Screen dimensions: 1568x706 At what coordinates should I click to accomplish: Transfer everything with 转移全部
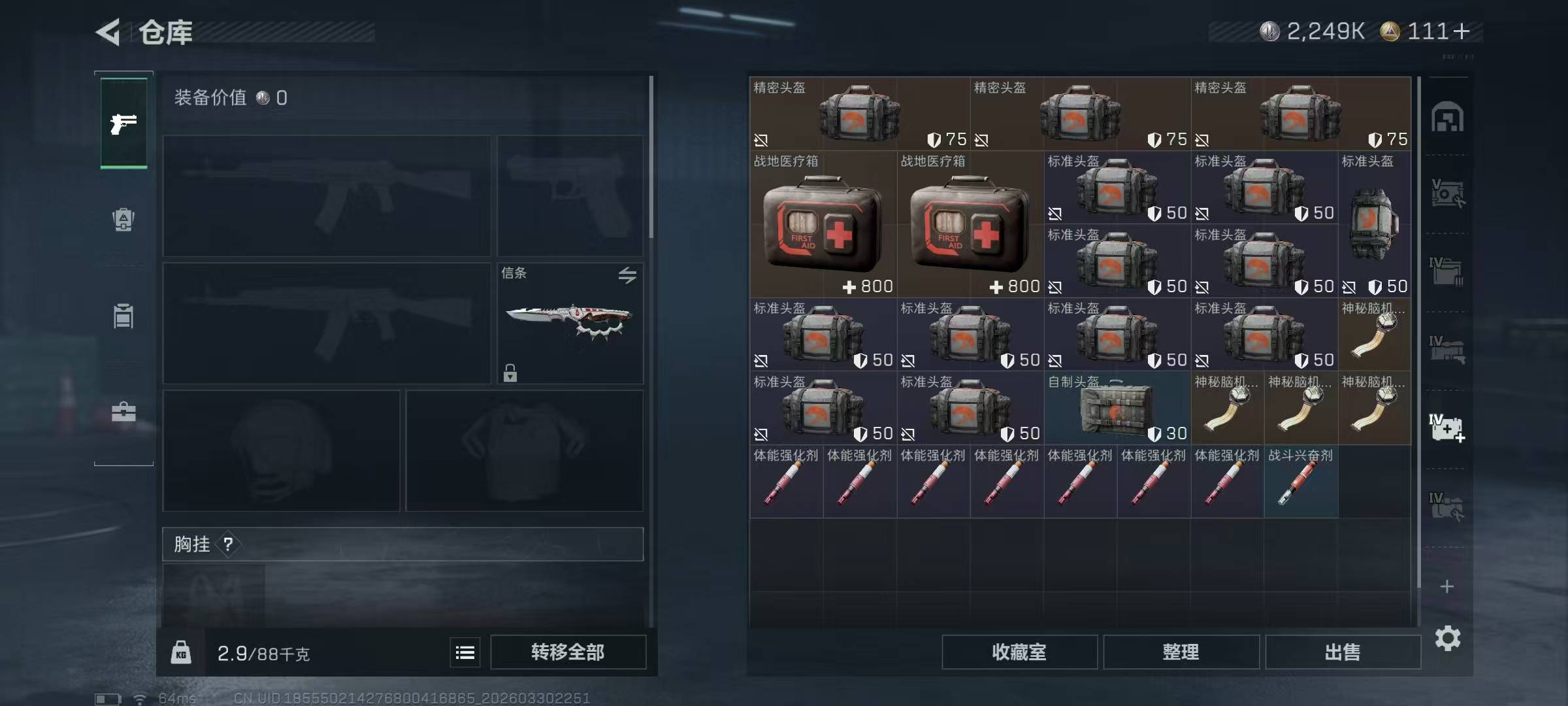click(568, 652)
